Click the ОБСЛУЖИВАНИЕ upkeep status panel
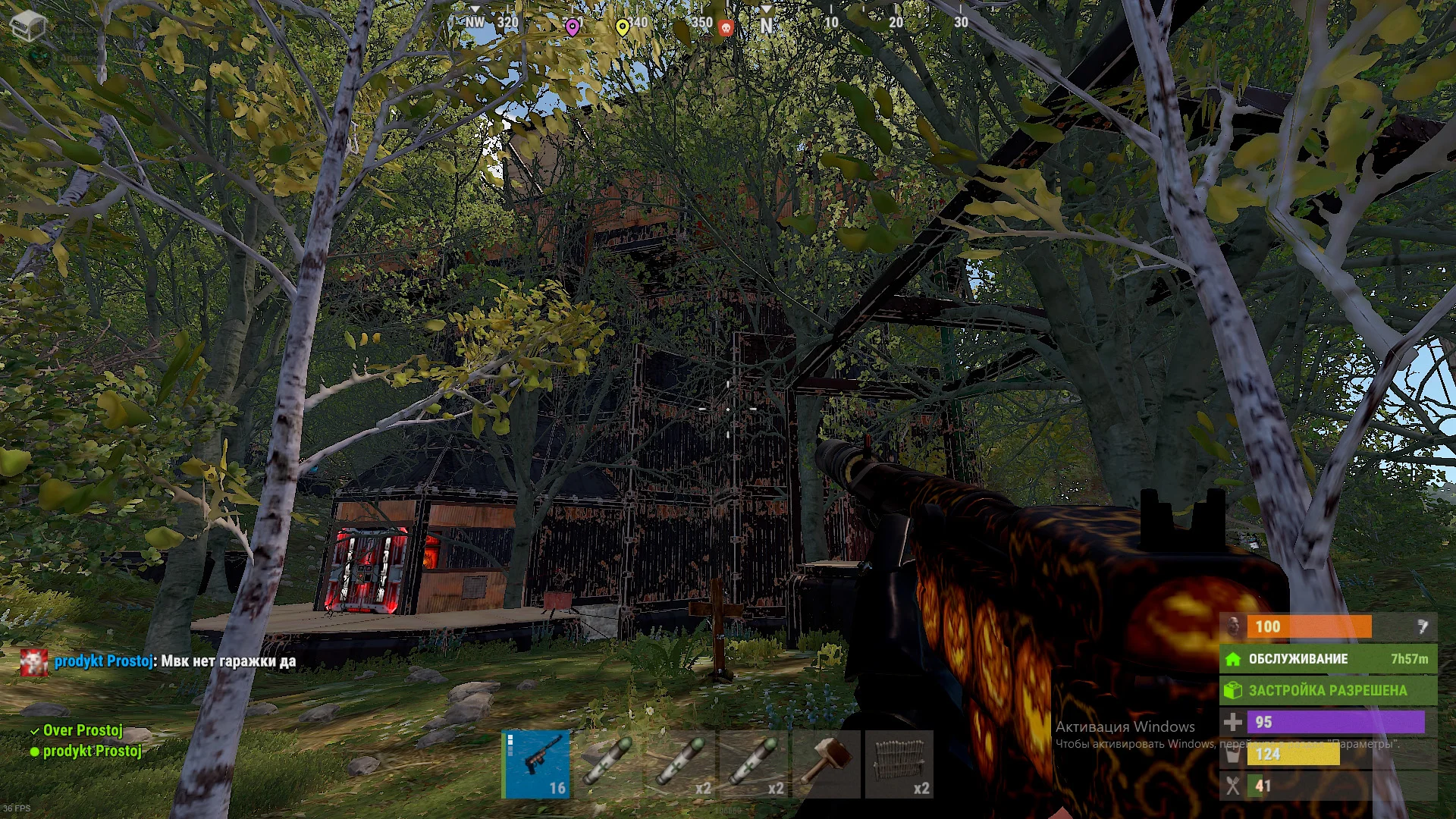Viewport: 1456px width, 819px height. tap(1328, 659)
